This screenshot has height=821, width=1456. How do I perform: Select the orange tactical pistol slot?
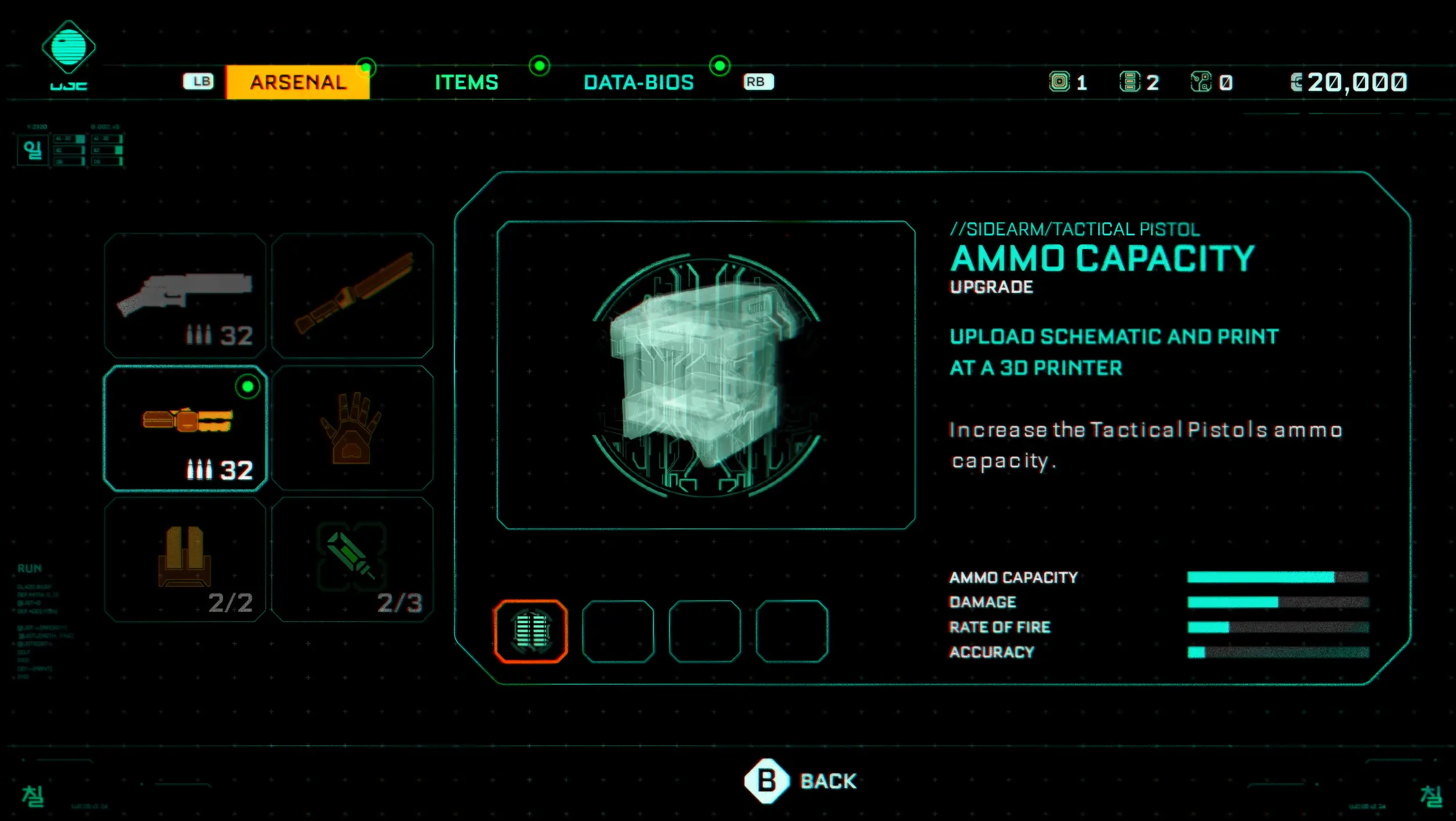tap(185, 428)
